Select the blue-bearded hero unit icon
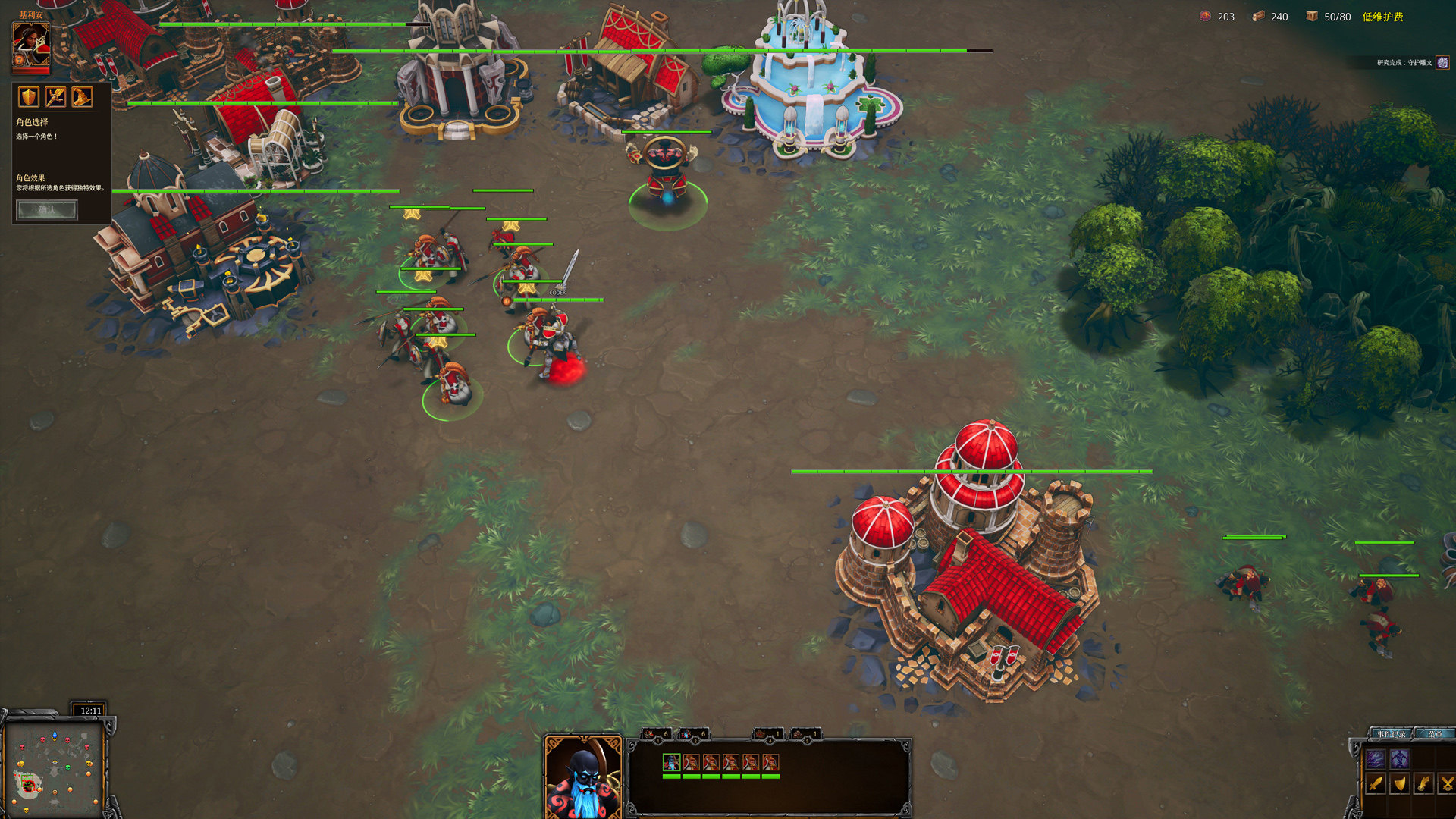 [671, 762]
